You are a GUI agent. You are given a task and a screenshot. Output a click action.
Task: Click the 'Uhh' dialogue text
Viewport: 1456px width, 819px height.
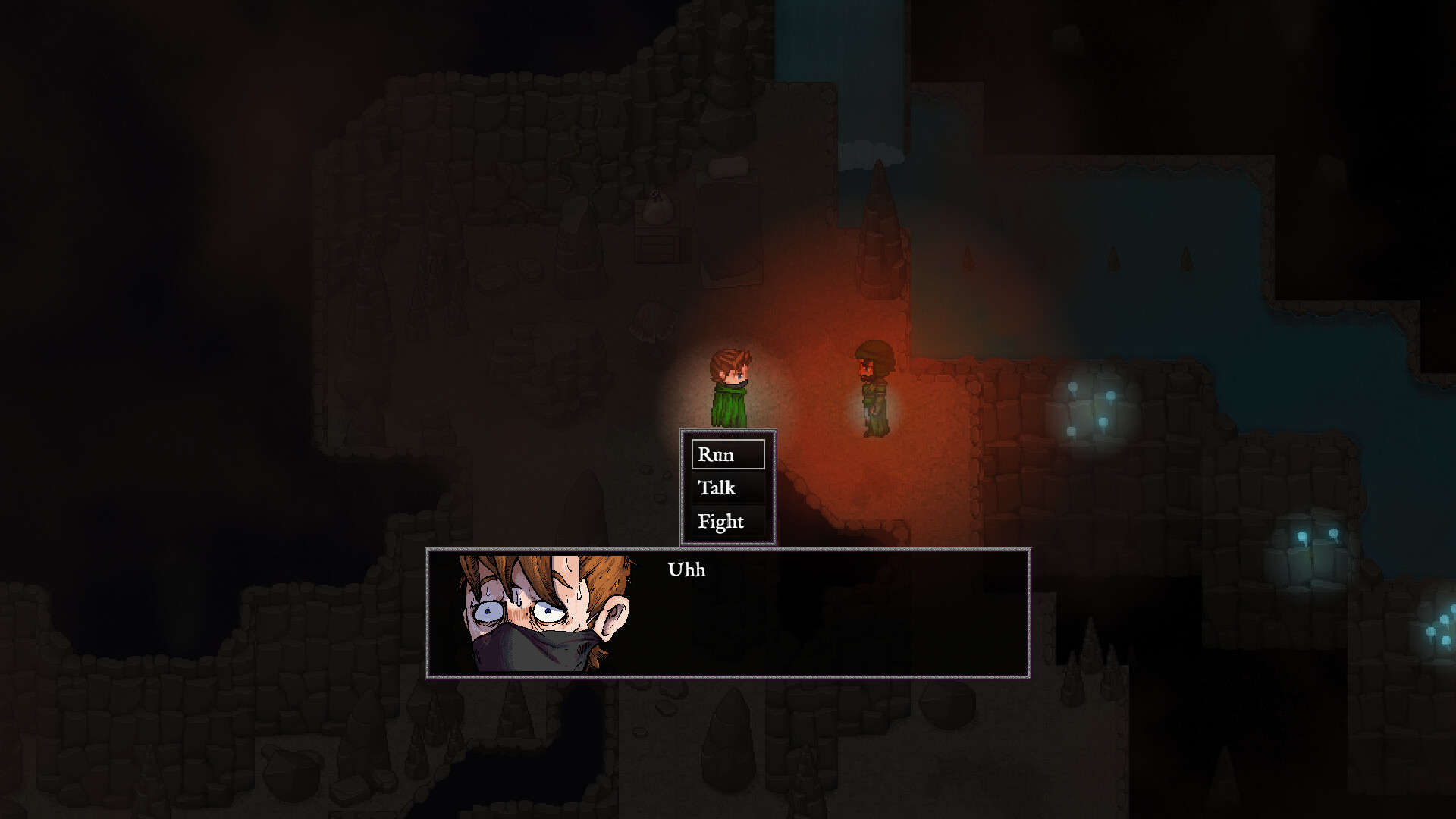[686, 570]
